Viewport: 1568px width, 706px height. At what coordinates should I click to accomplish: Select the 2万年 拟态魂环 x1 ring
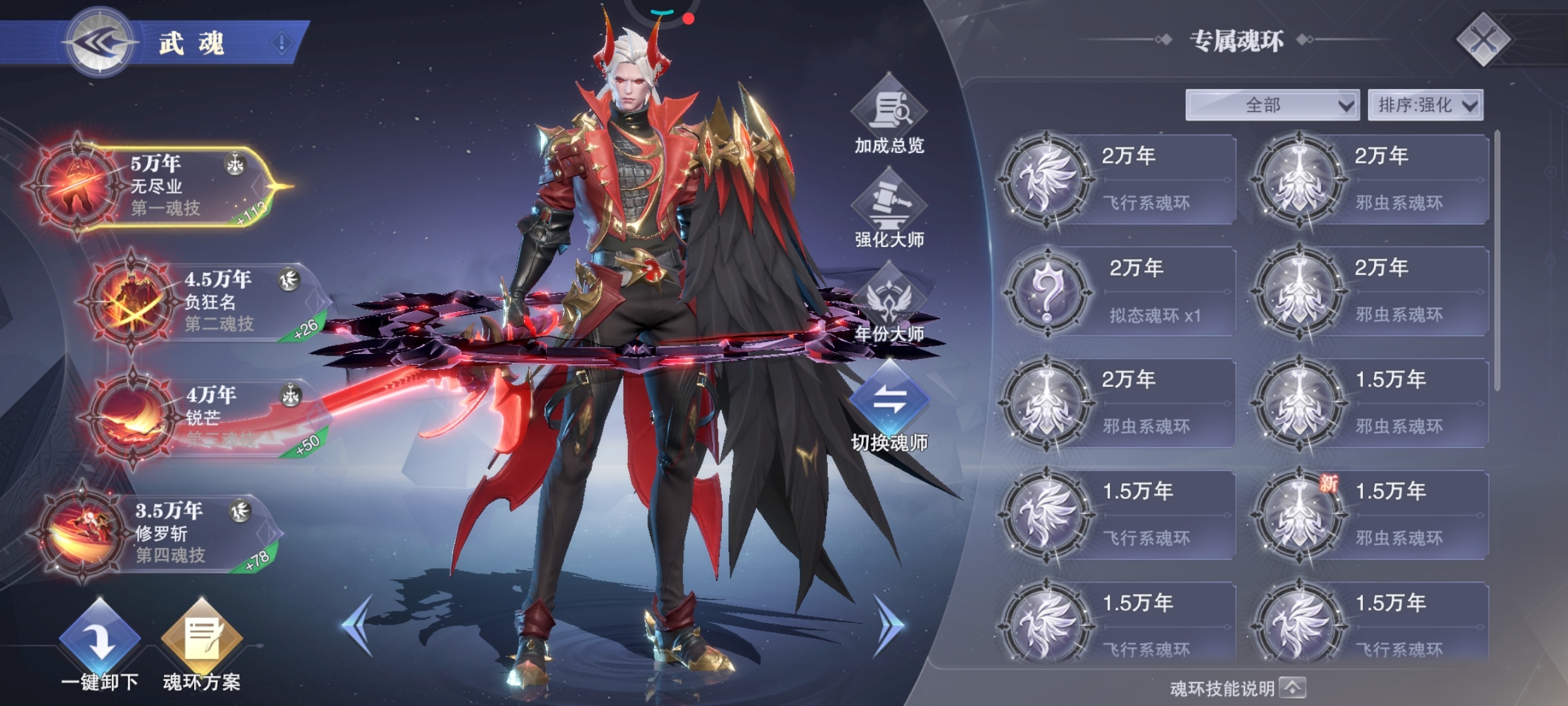pos(1119,292)
